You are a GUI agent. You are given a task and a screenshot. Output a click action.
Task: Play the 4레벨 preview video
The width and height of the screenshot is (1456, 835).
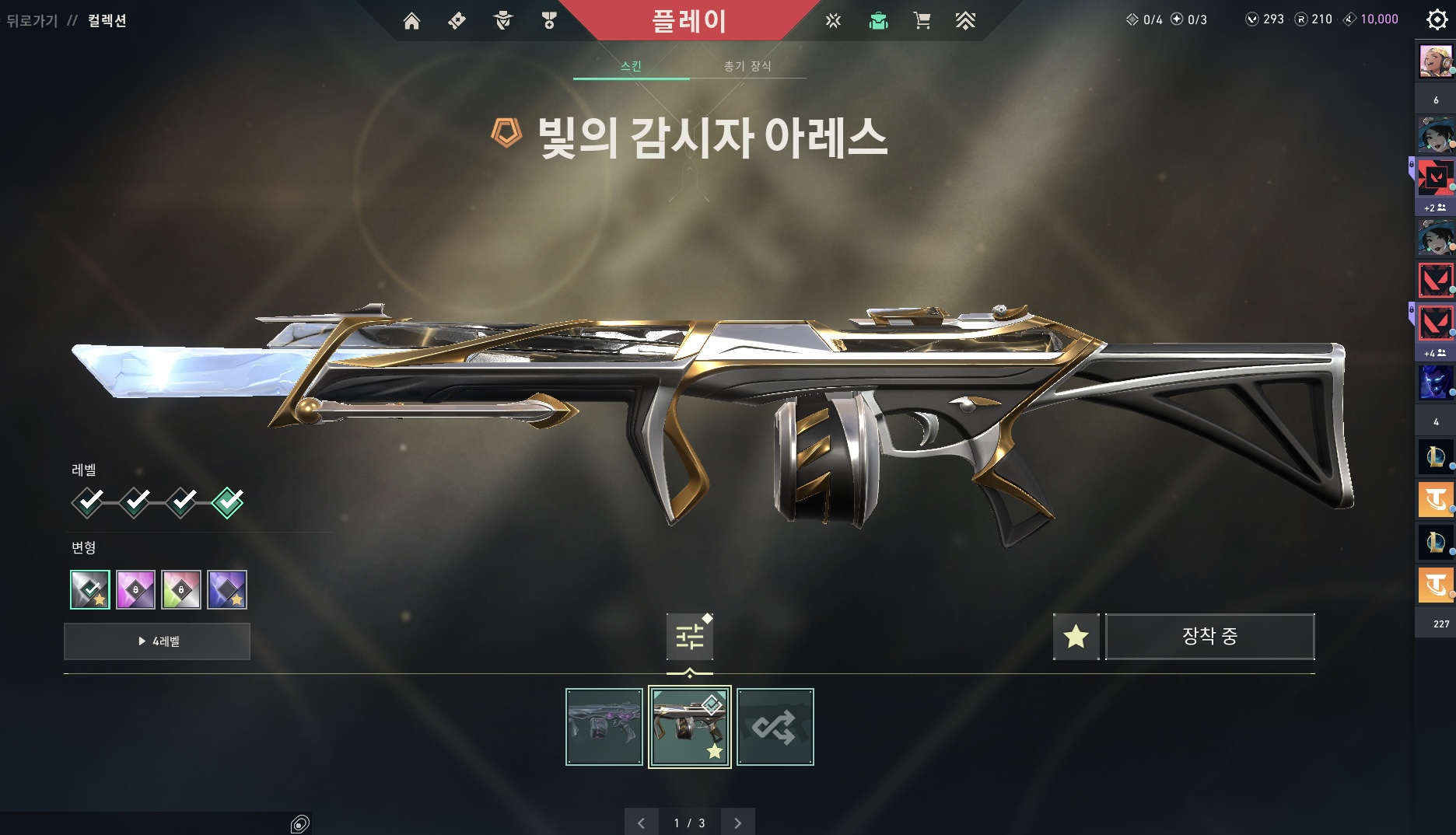157,641
